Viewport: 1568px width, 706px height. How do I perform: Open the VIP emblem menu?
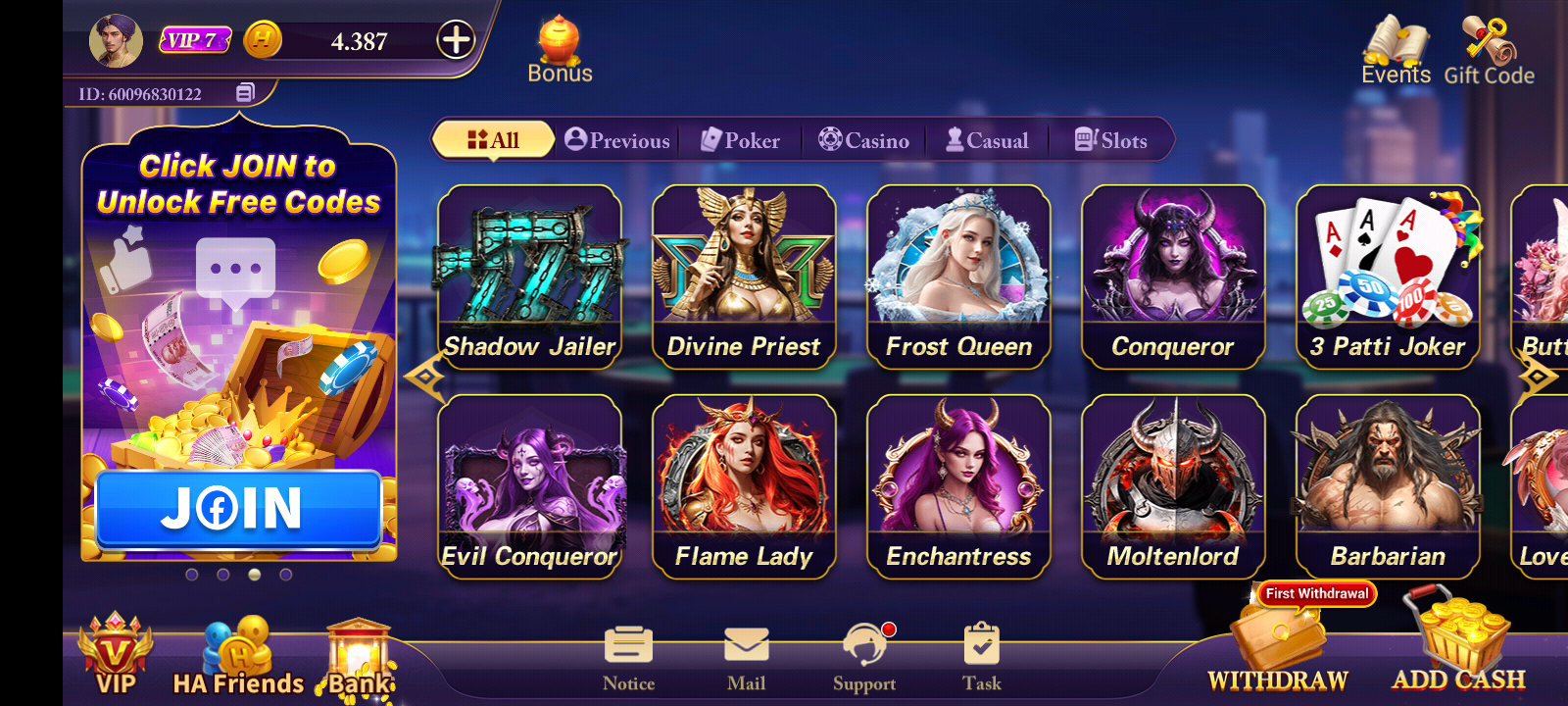click(x=116, y=653)
